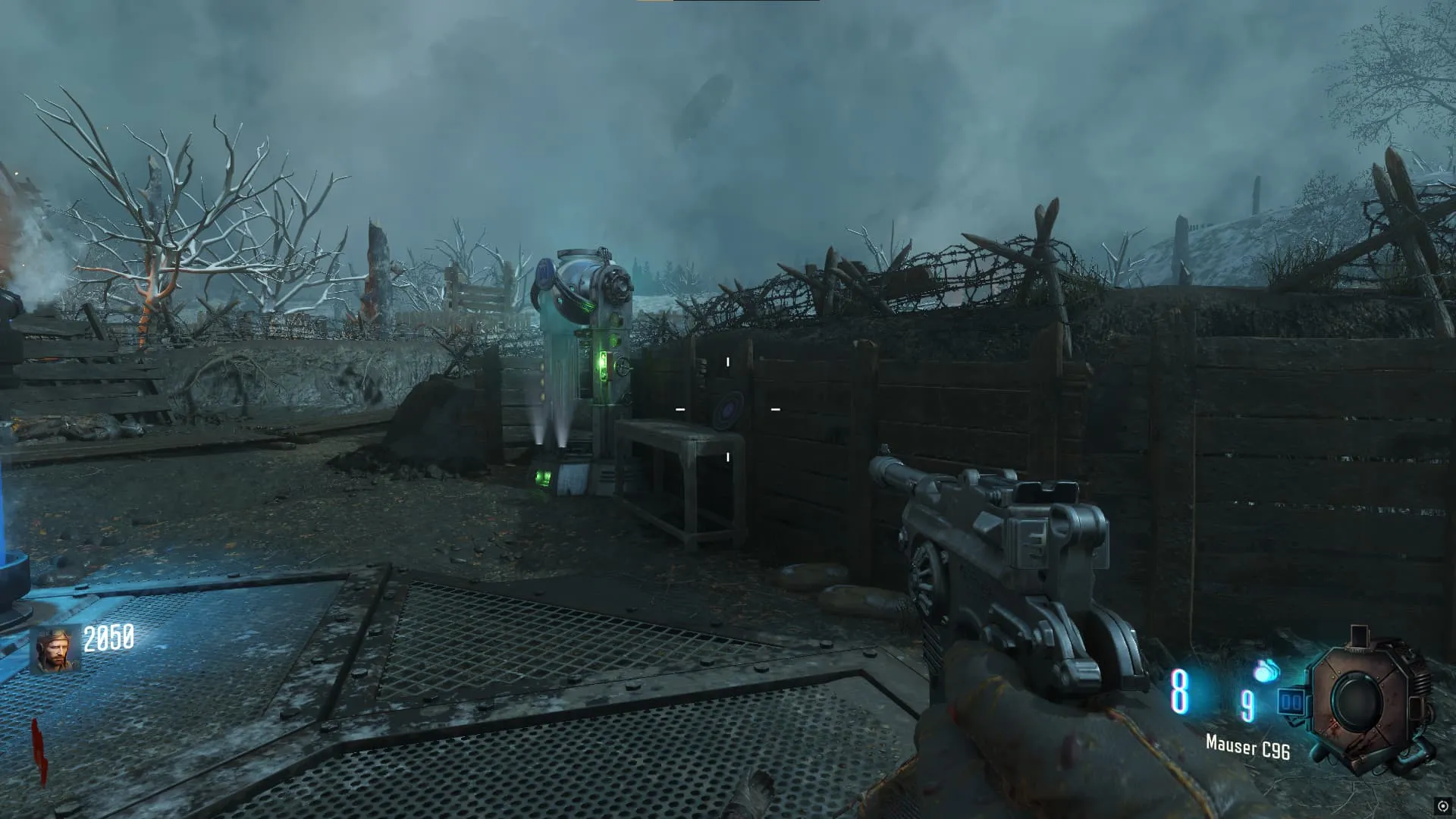This screenshot has height=819, width=1456.
Task: Select the glowing blue grenade icon
Action: point(1266,671)
